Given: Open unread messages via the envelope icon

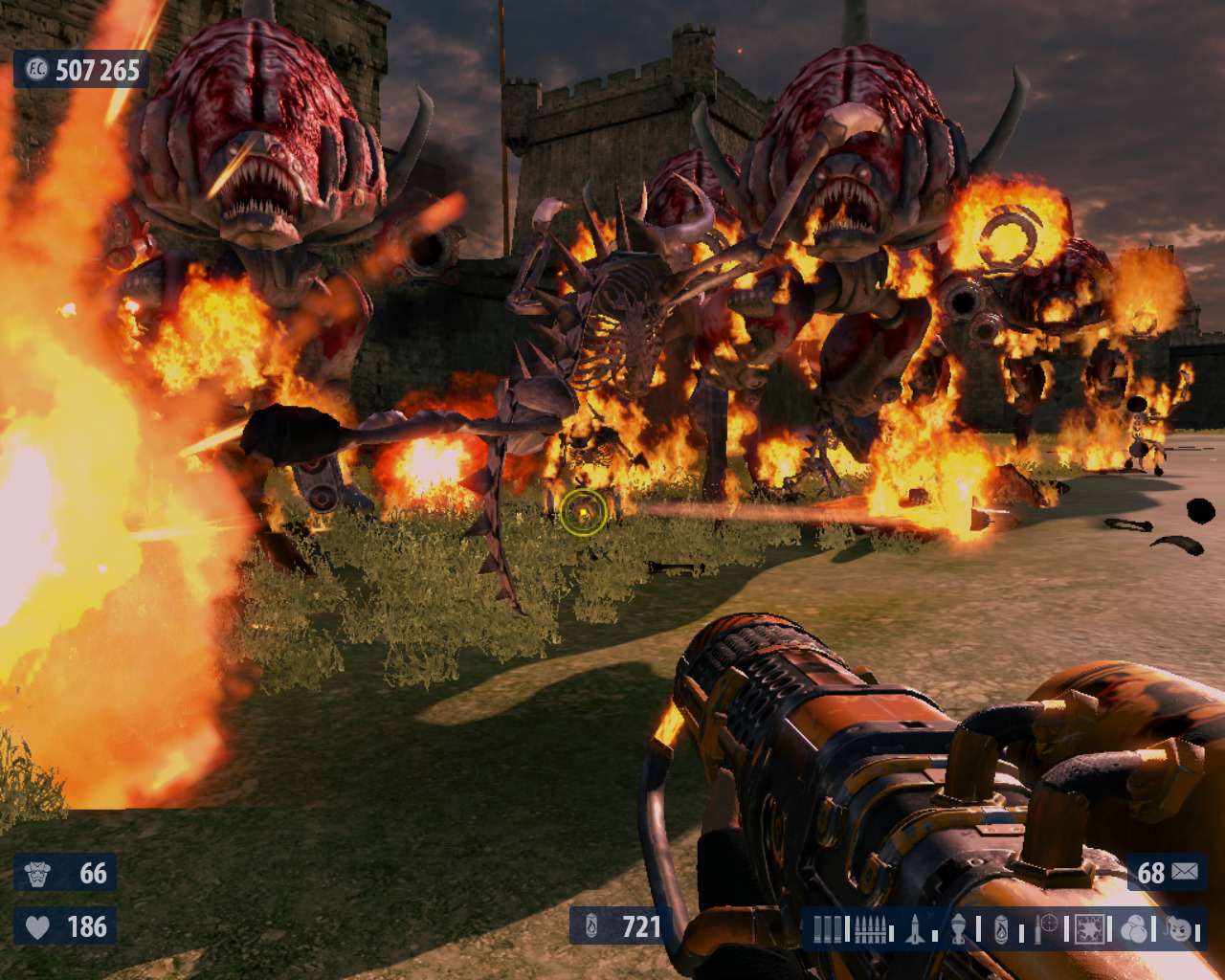Looking at the screenshot, I should click(x=1185, y=872).
